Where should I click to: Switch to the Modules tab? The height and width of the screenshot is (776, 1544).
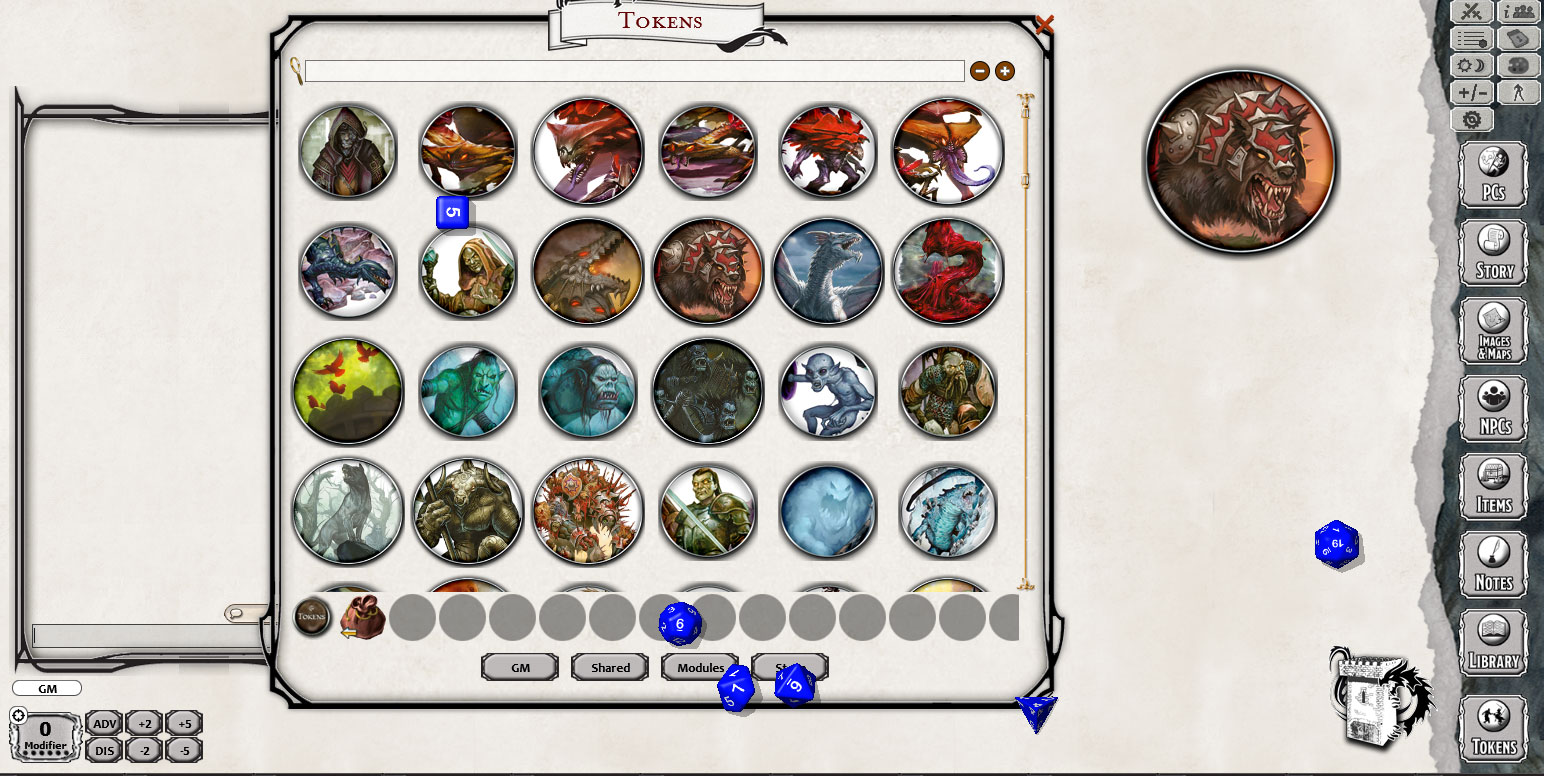pos(700,667)
